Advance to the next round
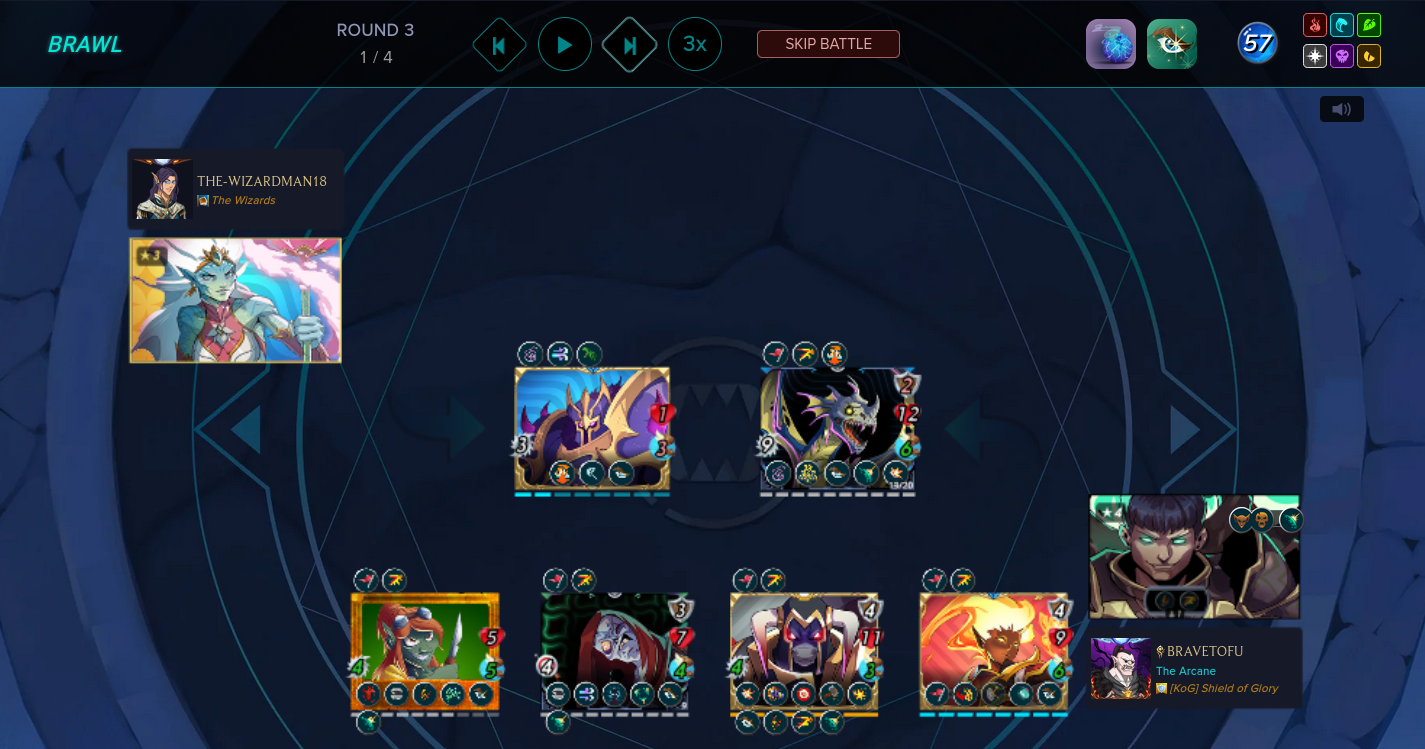The image size is (1425, 749). [x=629, y=45]
